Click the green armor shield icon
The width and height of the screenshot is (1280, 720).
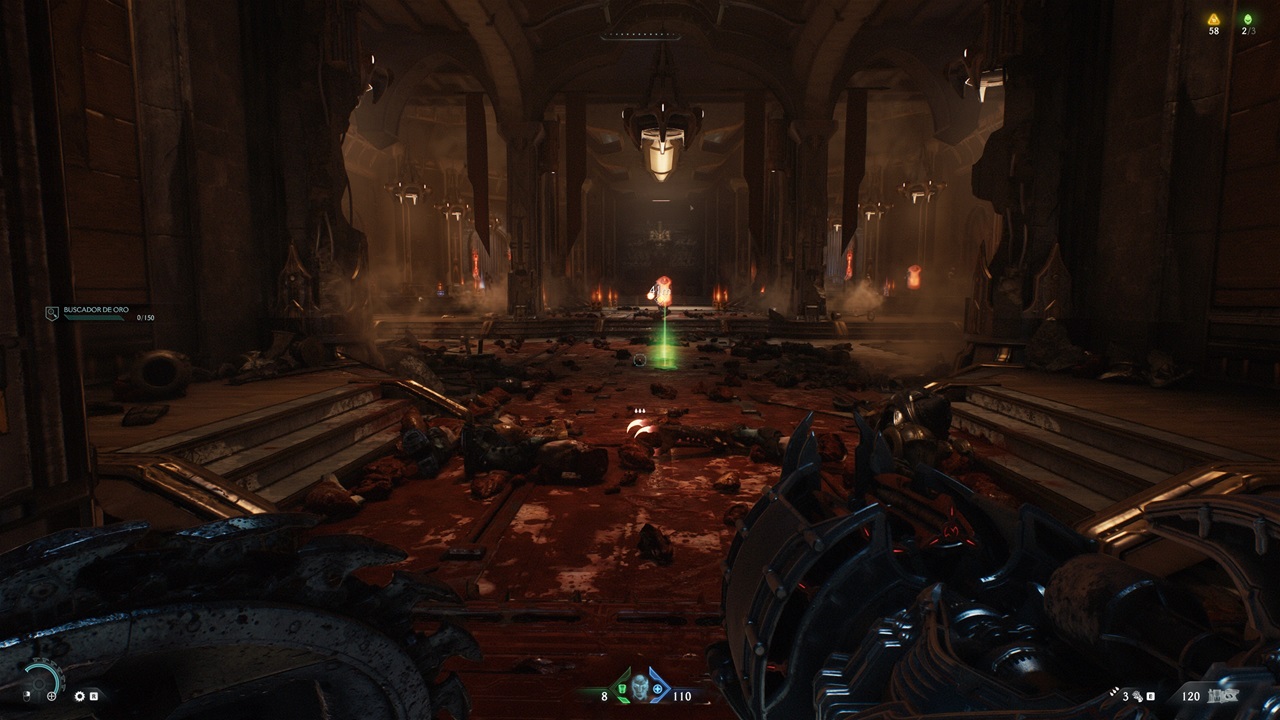coord(623,689)
